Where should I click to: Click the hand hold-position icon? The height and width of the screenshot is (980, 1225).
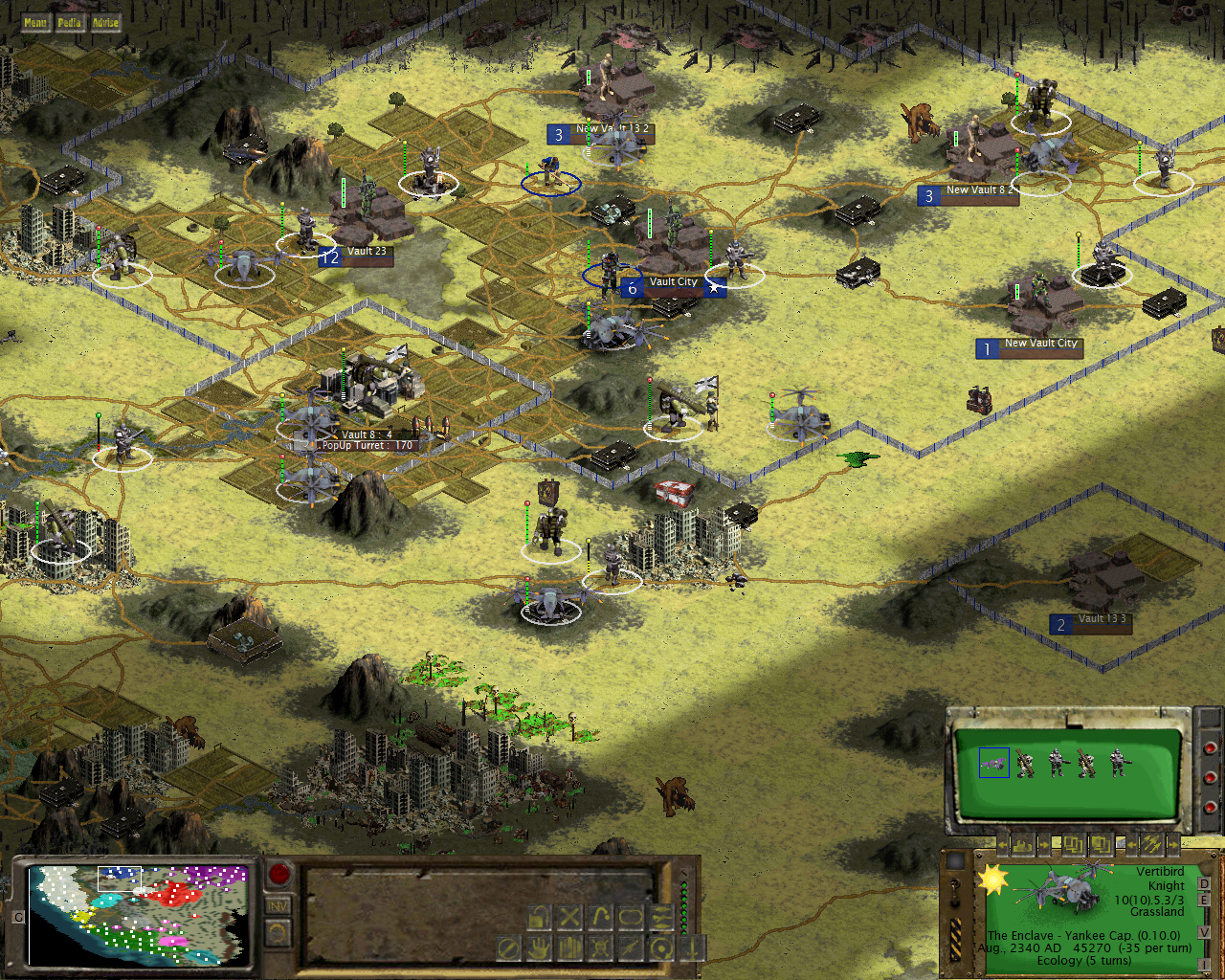[539, 949]
